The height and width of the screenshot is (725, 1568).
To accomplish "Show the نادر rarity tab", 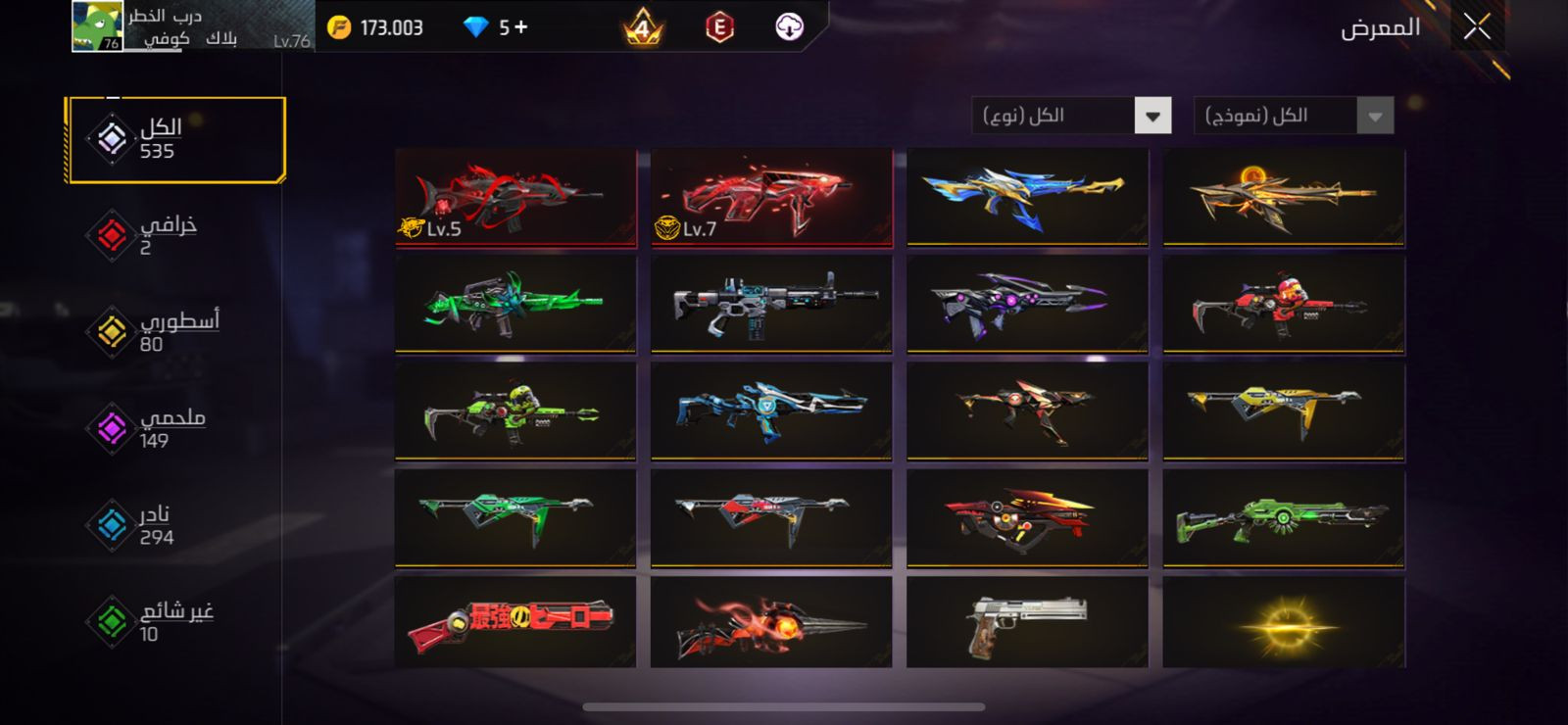I will [157, 525].
